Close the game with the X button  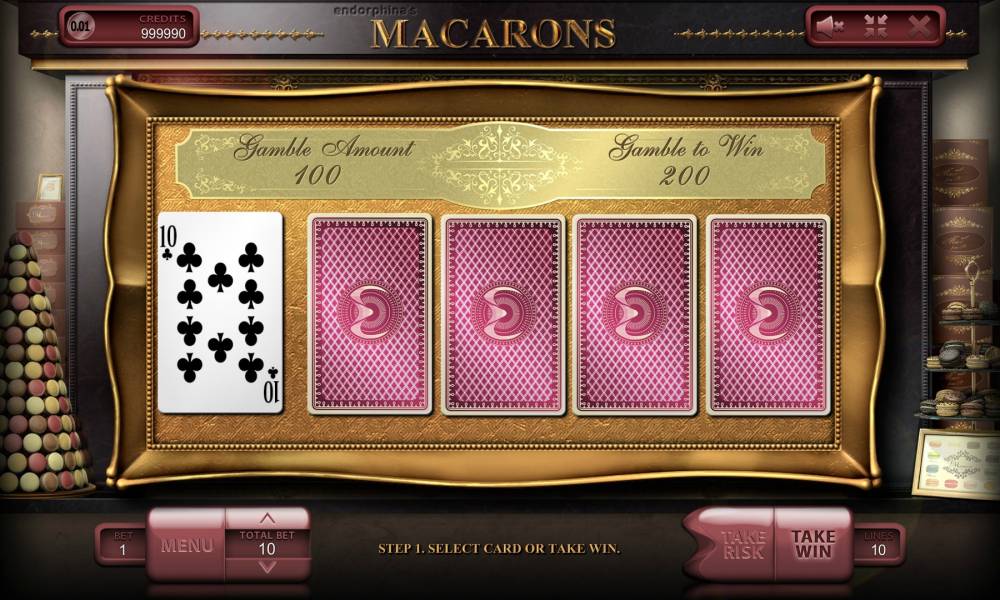point(919,27)
